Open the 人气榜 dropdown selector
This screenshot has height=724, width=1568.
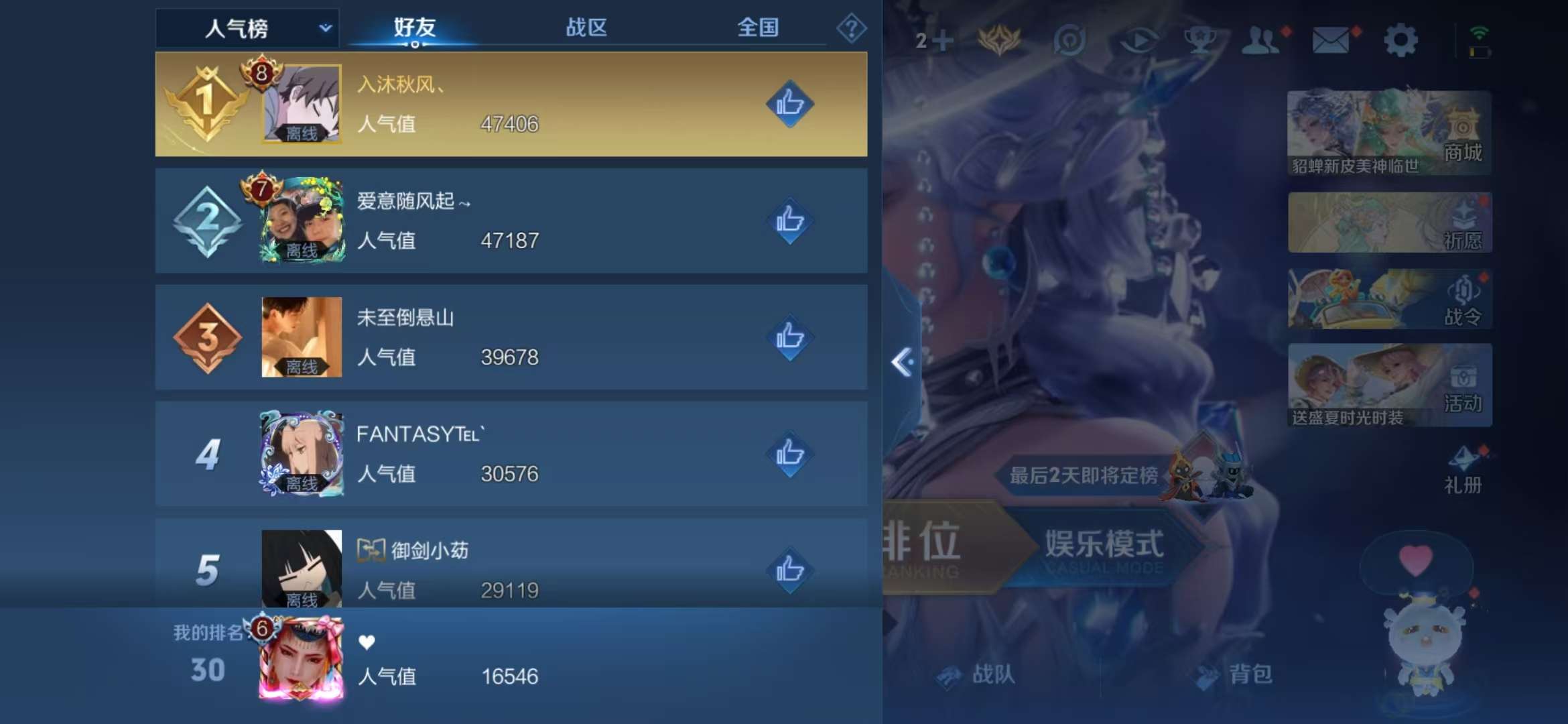tap(248, 28)
